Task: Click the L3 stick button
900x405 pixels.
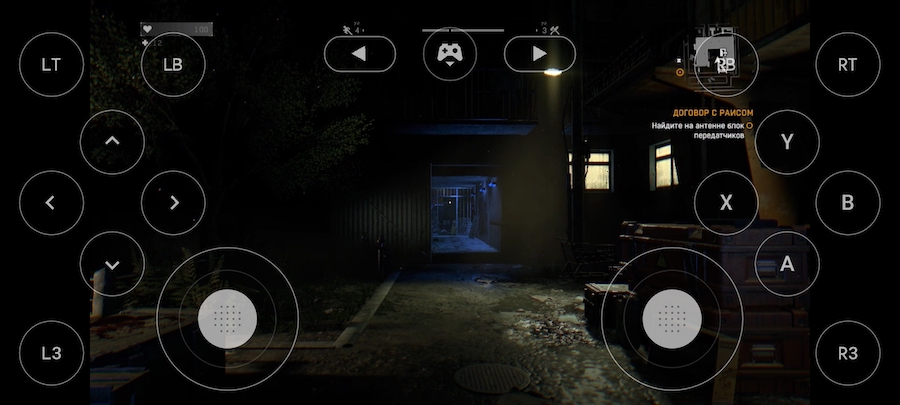Action: coord(51,353)
